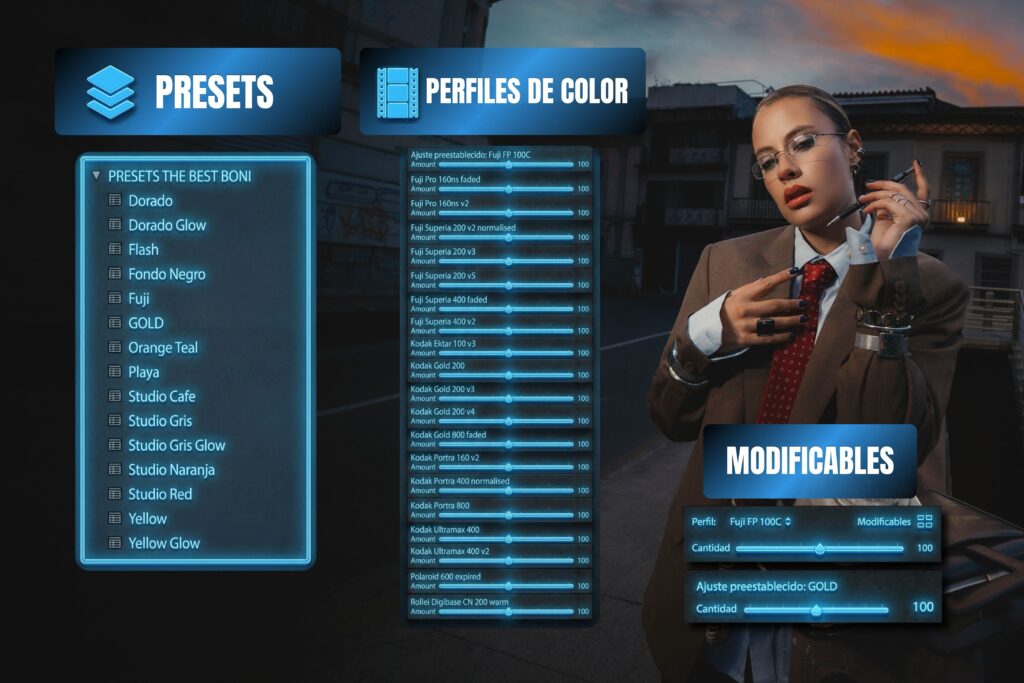Apply the Studio Gris Glow preset
Image resolution: width=1024 pixels, height=683 pixels.
(x=176, y=445)
